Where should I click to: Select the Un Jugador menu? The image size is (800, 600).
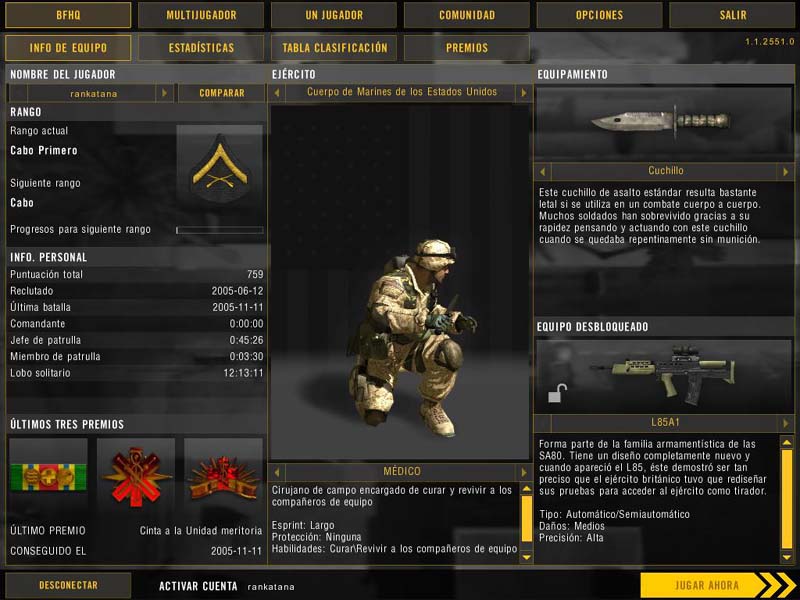[334, 15]
